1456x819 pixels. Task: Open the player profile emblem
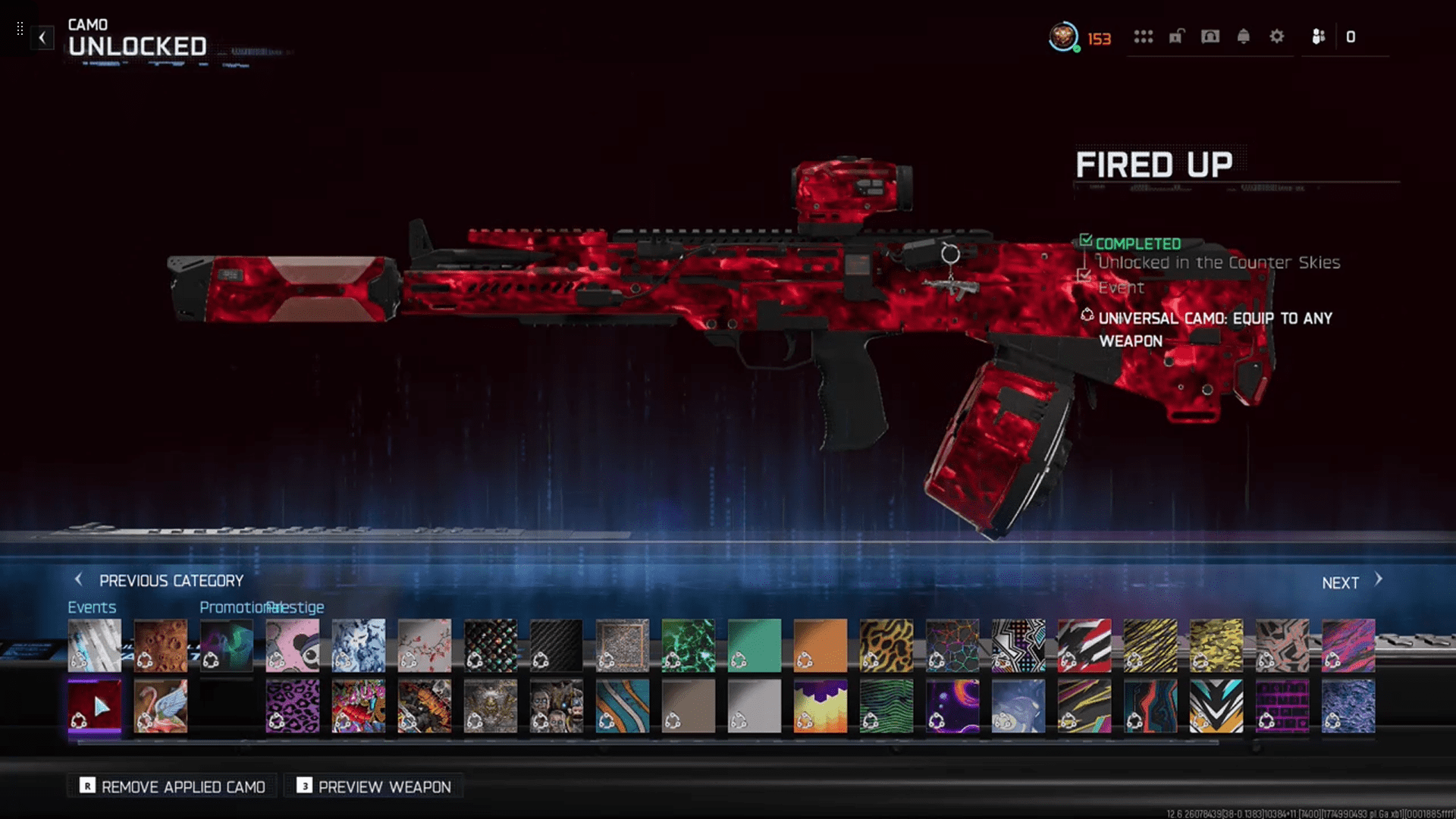pos(1063,36)
